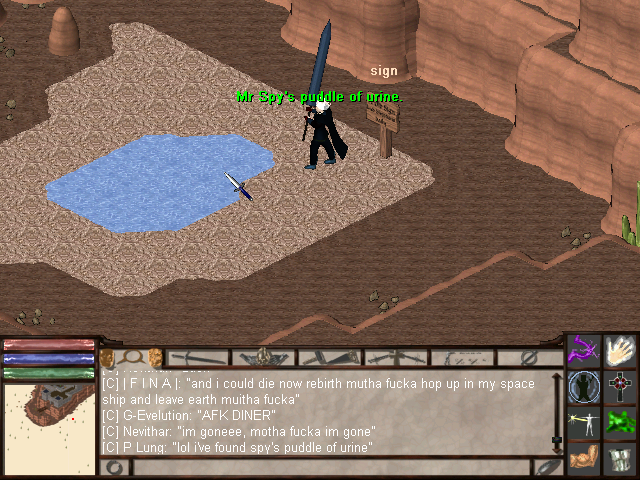This screenshot has height=480, width=640.
Task: Open the flexed arm strength icon
Action: click(x=584, y=459)
